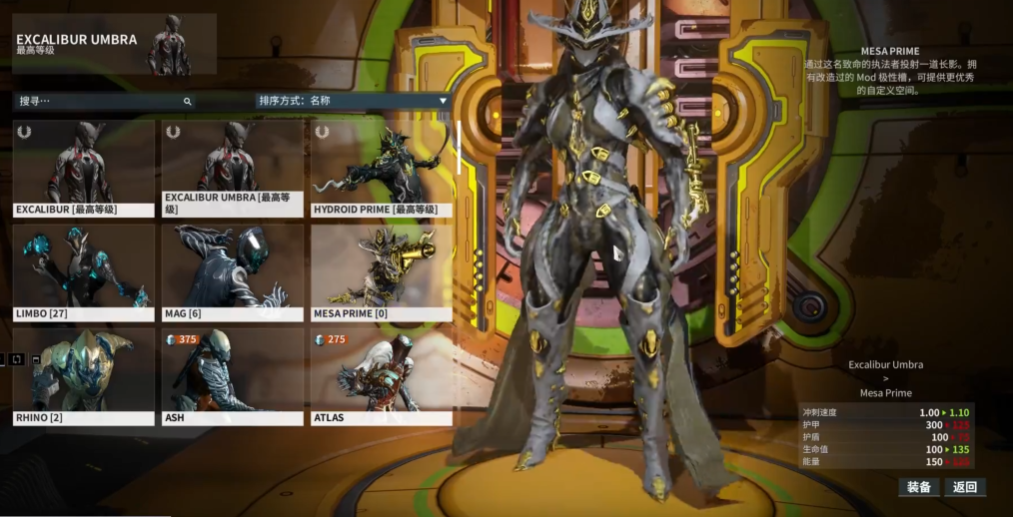
Task: Click the warframe list scrollbar
Action: click(x=459, y=148)
